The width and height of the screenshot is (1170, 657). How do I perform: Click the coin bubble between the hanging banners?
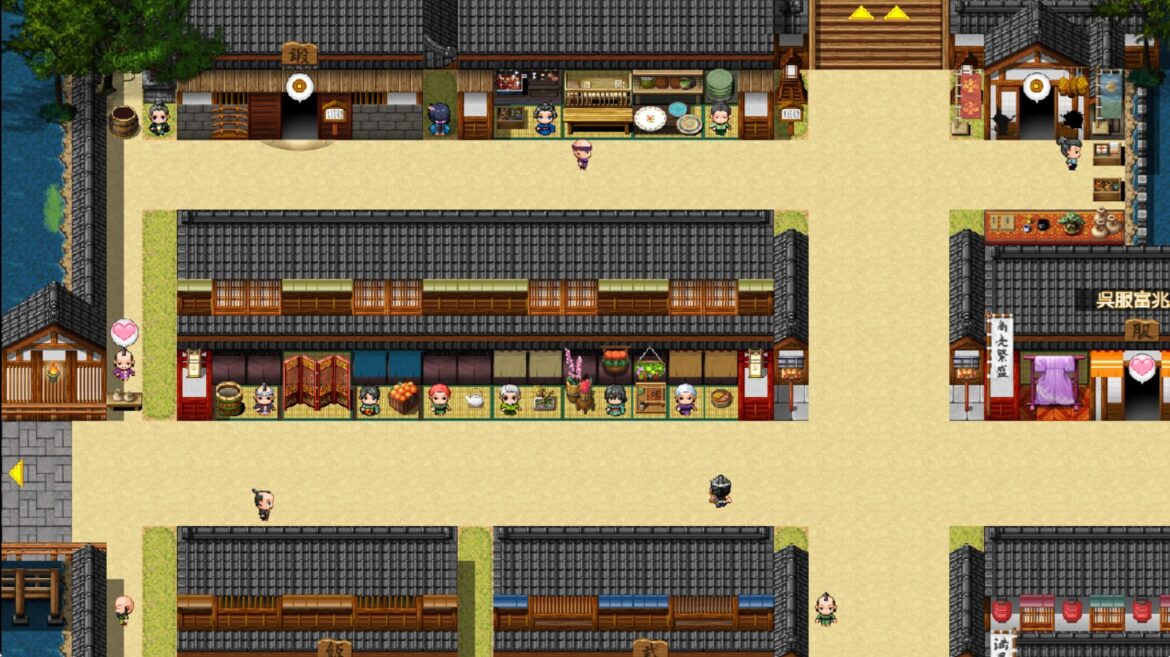[x=1037, y=87]
